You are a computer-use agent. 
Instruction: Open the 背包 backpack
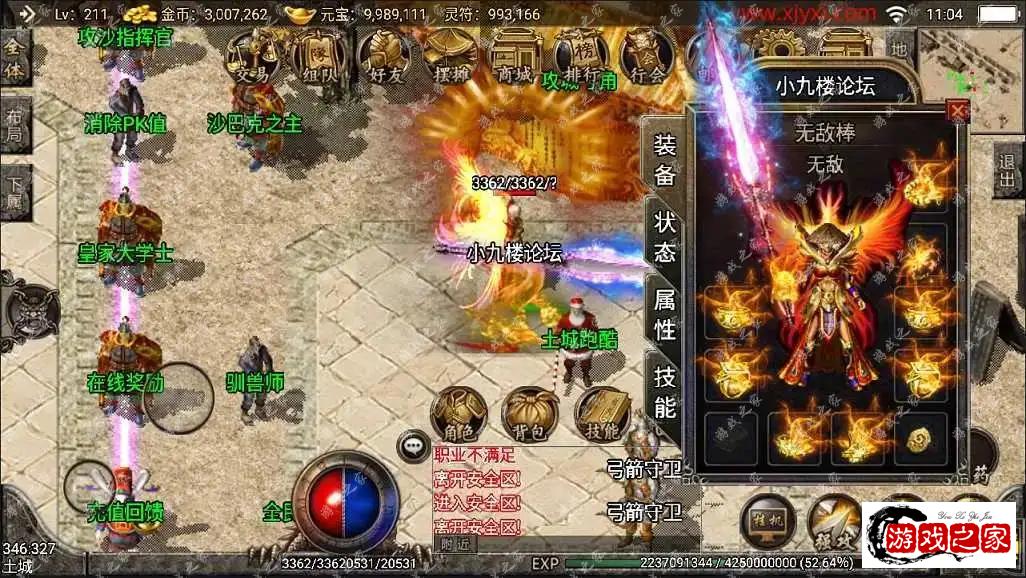click(530, 415)
